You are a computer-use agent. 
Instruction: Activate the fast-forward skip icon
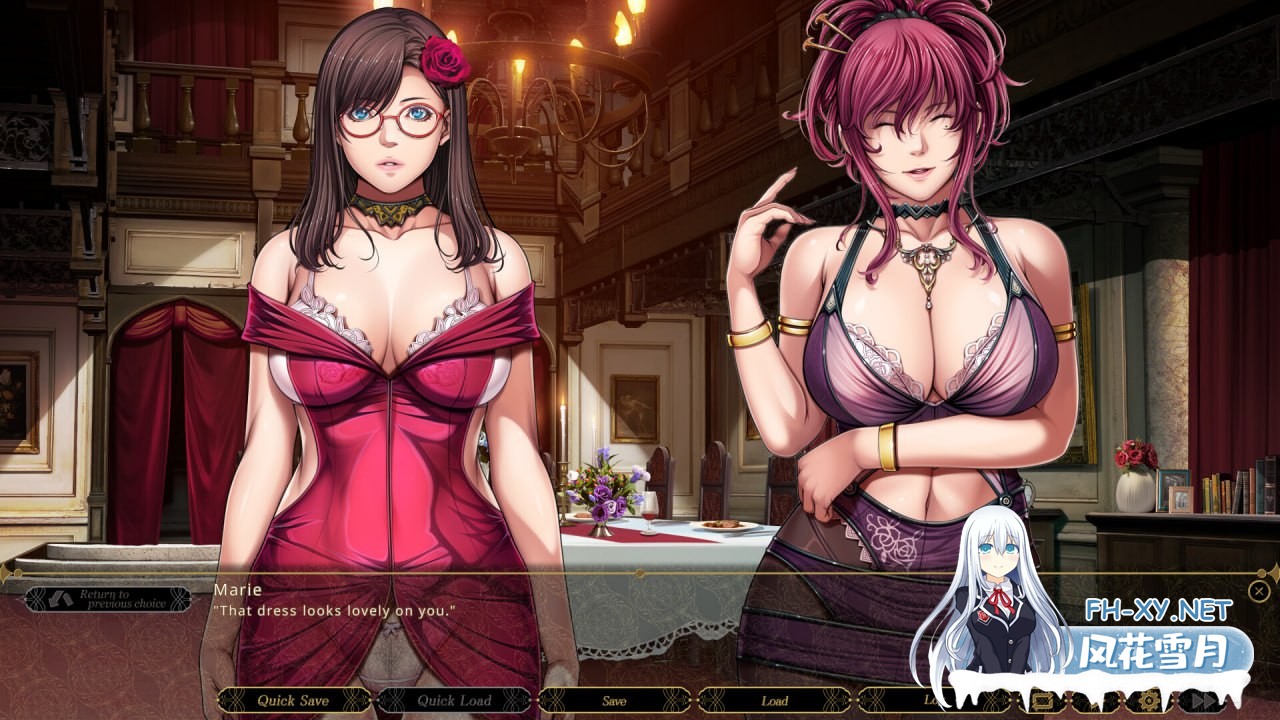[x=1203, y=700]
